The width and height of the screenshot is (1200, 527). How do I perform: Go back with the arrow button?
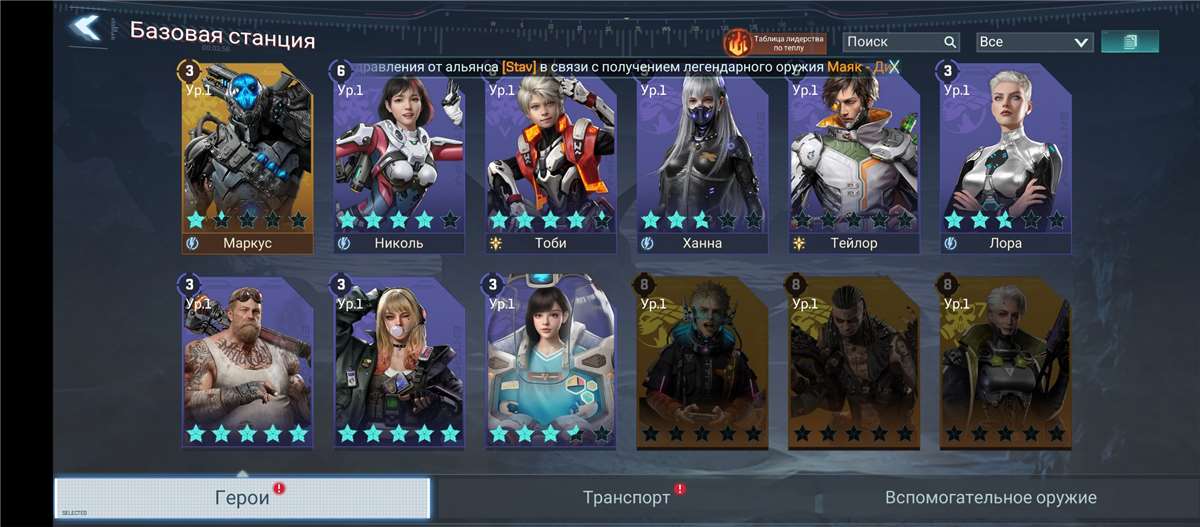[x=87, y=28]
